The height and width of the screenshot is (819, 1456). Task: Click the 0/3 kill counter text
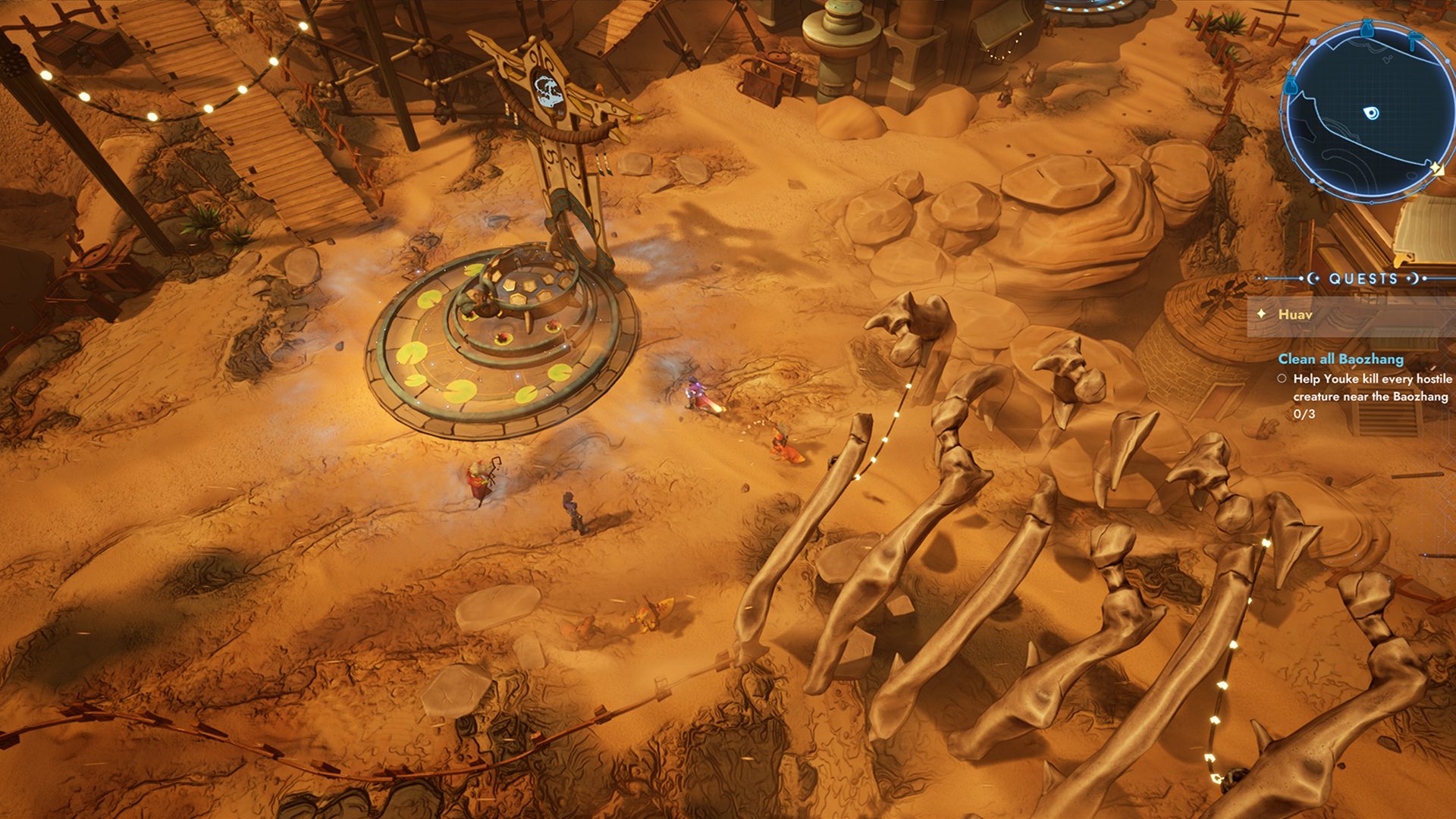[1304, 414]
